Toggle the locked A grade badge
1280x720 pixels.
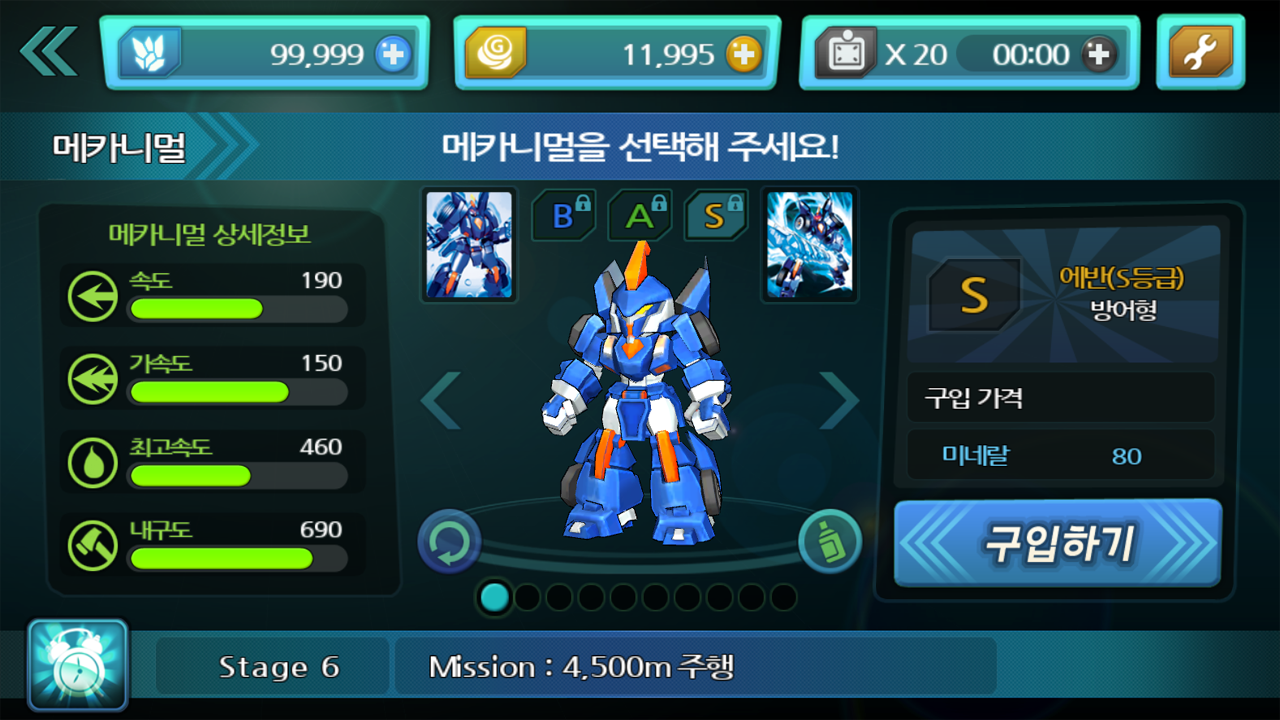point(639,215)
